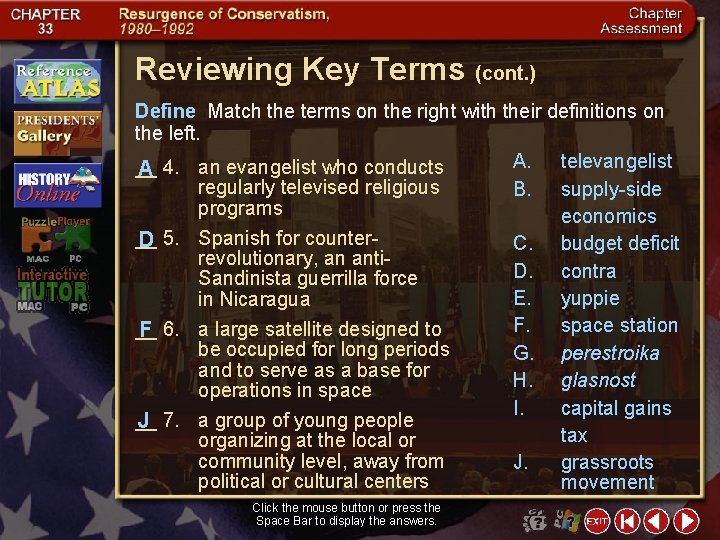
Task: Open the Reference Atlas
Action: [x=57, y=80]
